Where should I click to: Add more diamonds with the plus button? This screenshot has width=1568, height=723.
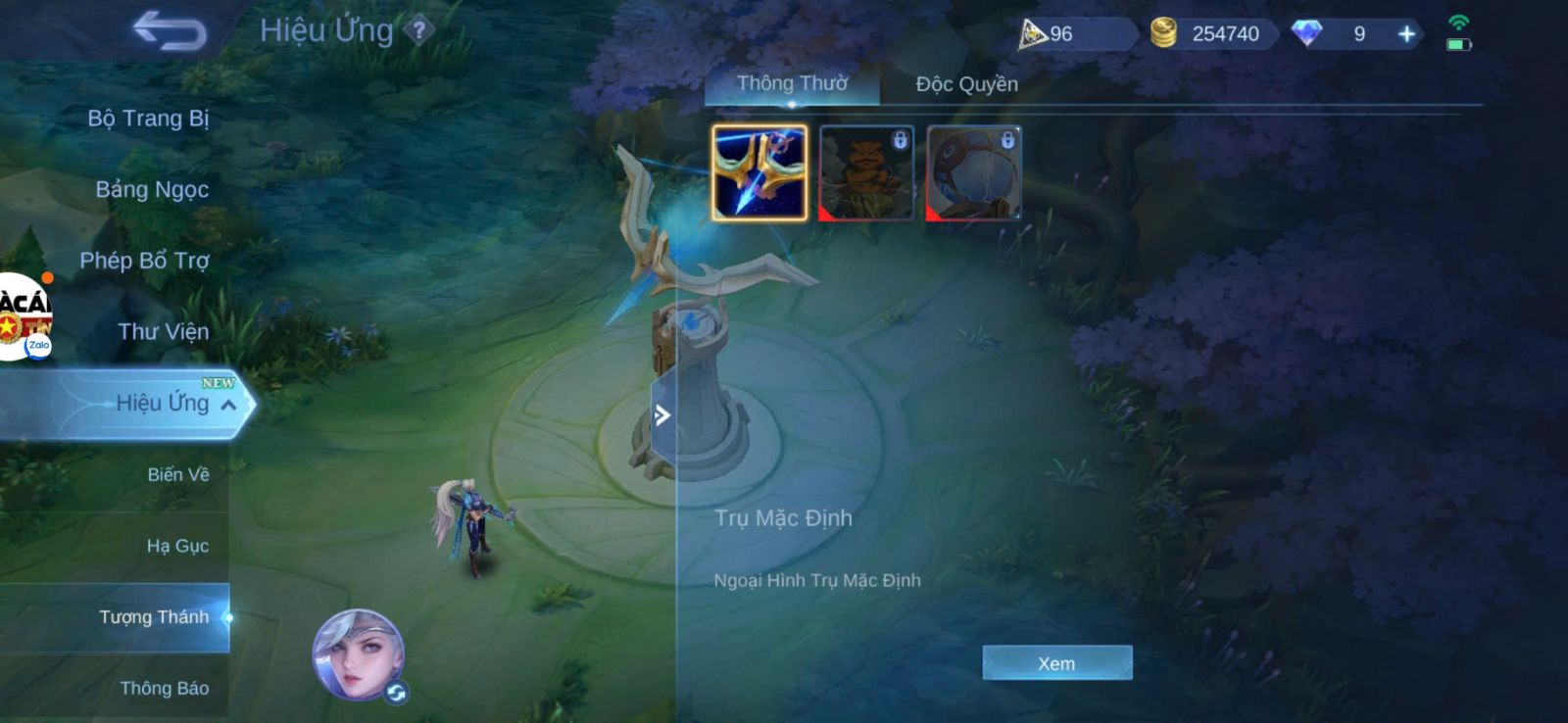[1406, 34]
